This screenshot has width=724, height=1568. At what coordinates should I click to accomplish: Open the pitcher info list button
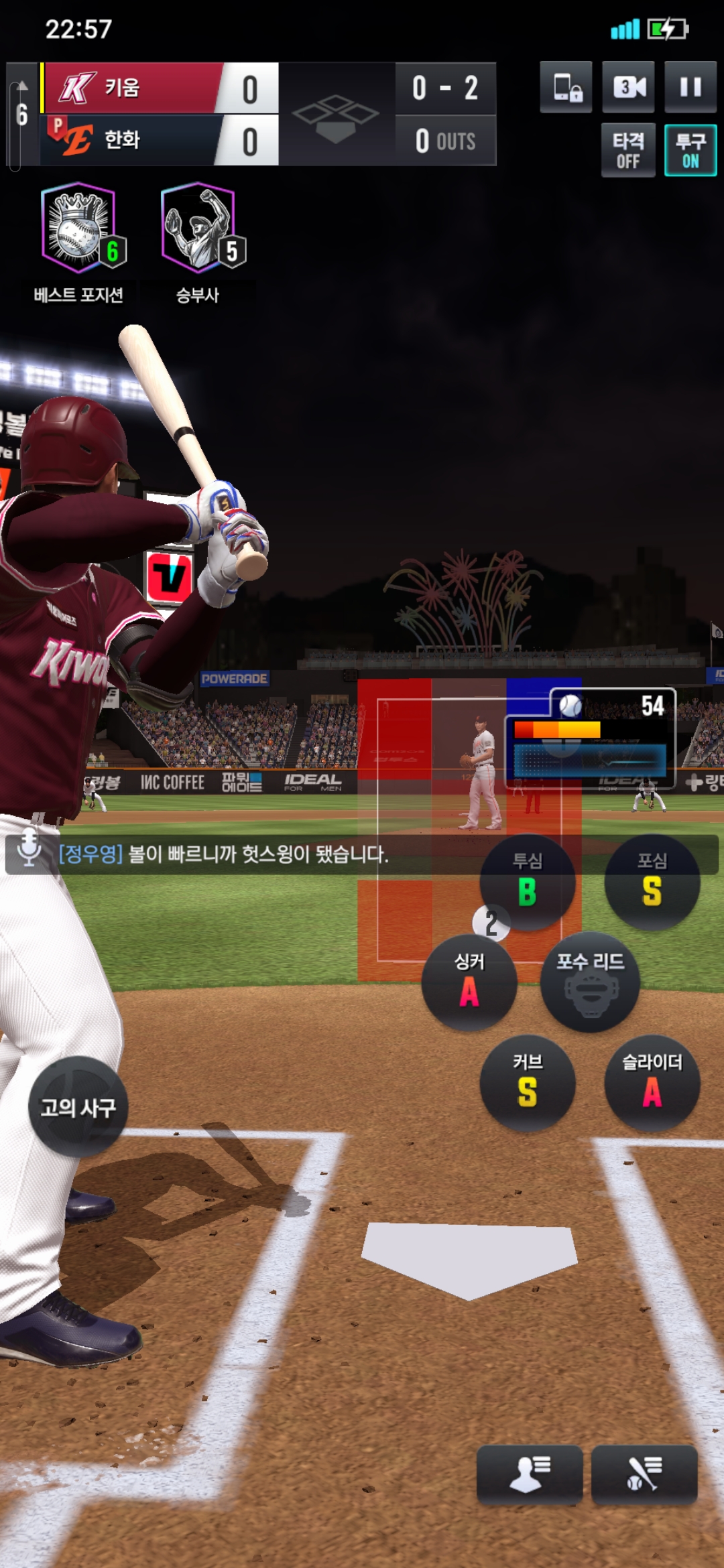529,1474
